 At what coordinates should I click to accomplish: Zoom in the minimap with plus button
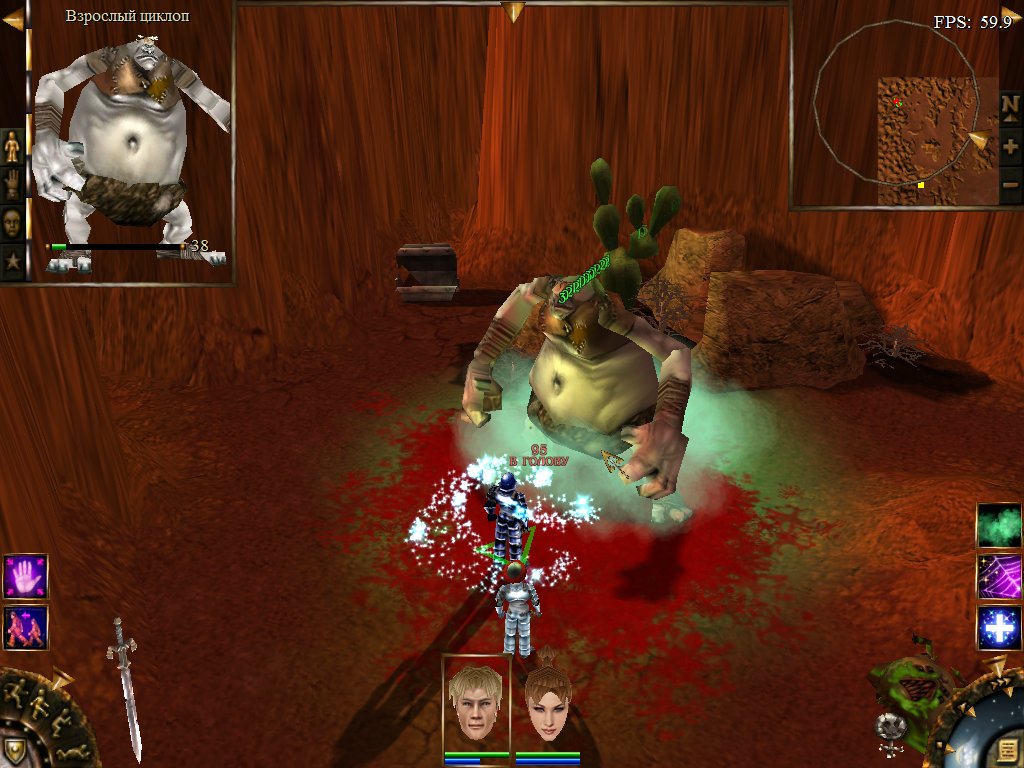click(x=1010, y=147)
